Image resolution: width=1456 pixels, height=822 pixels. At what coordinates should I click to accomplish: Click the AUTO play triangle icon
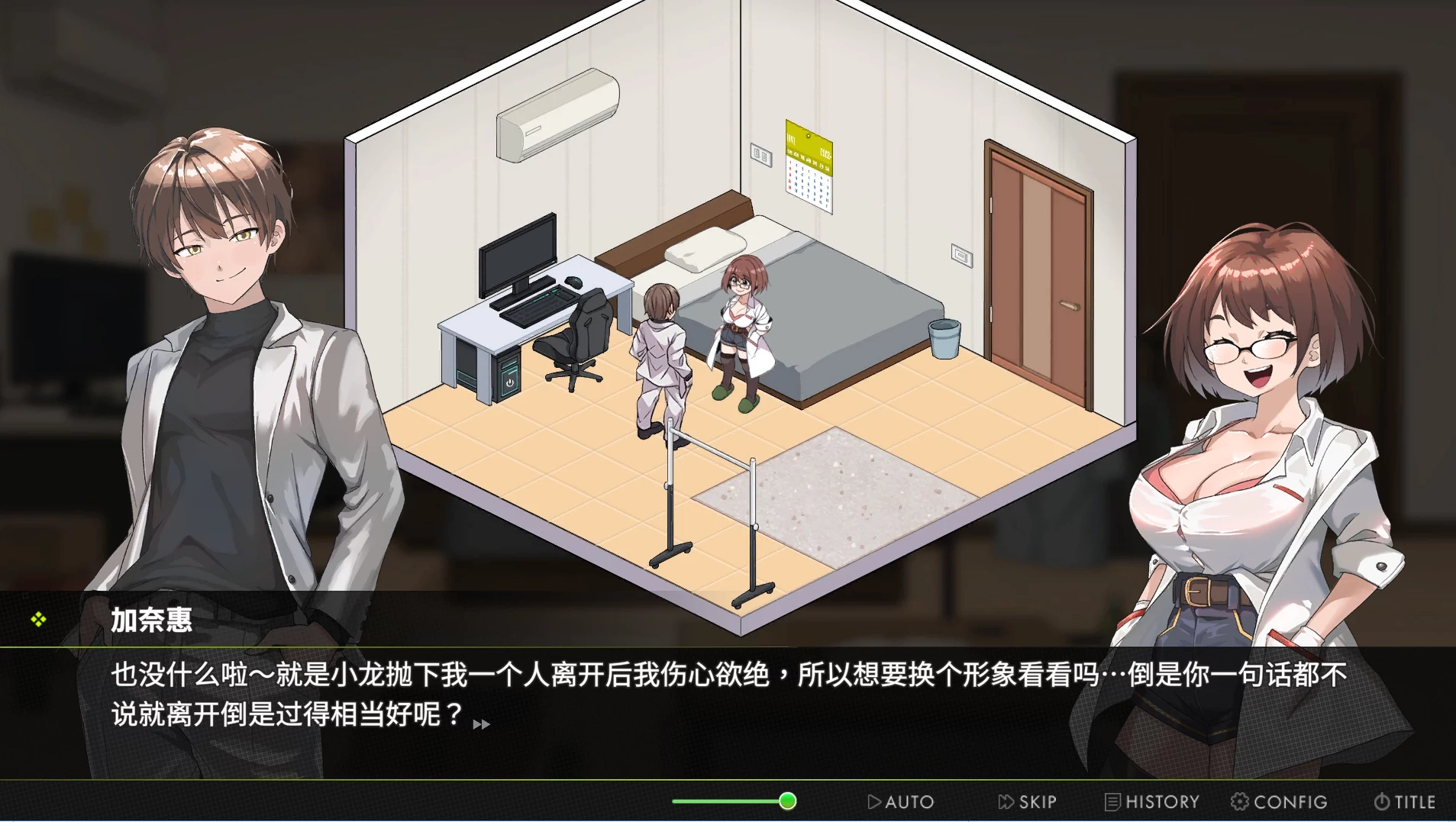pyautogui.click(x=873, y=801)
